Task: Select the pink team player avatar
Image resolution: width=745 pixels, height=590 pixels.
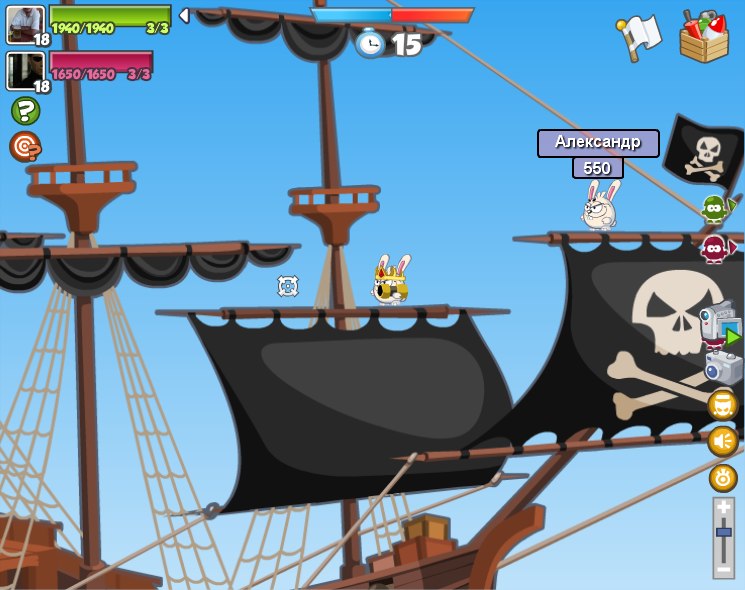Action: click(x=25, y=70)
